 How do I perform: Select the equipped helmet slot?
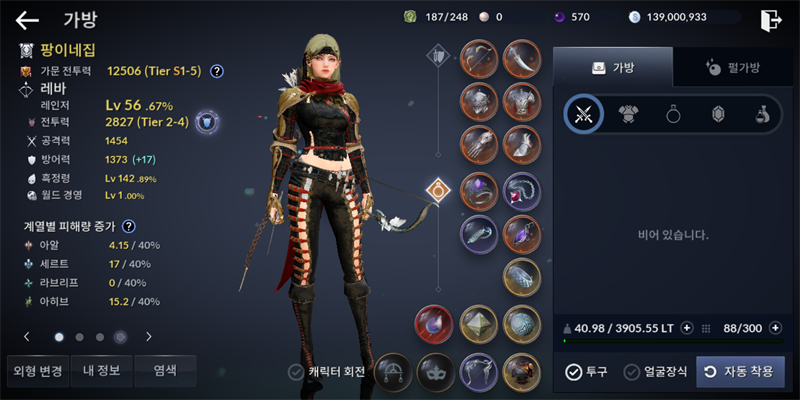[x=479, y=100]
